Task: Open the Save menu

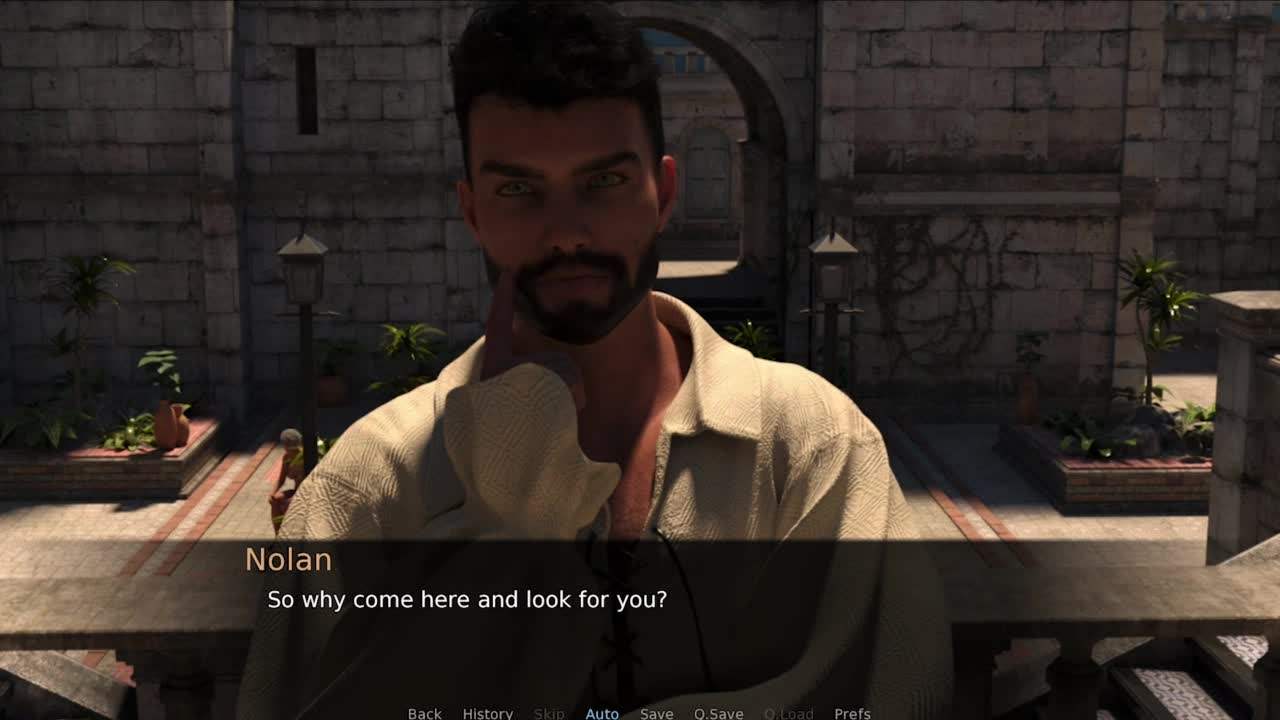Action: pos(656,713)
